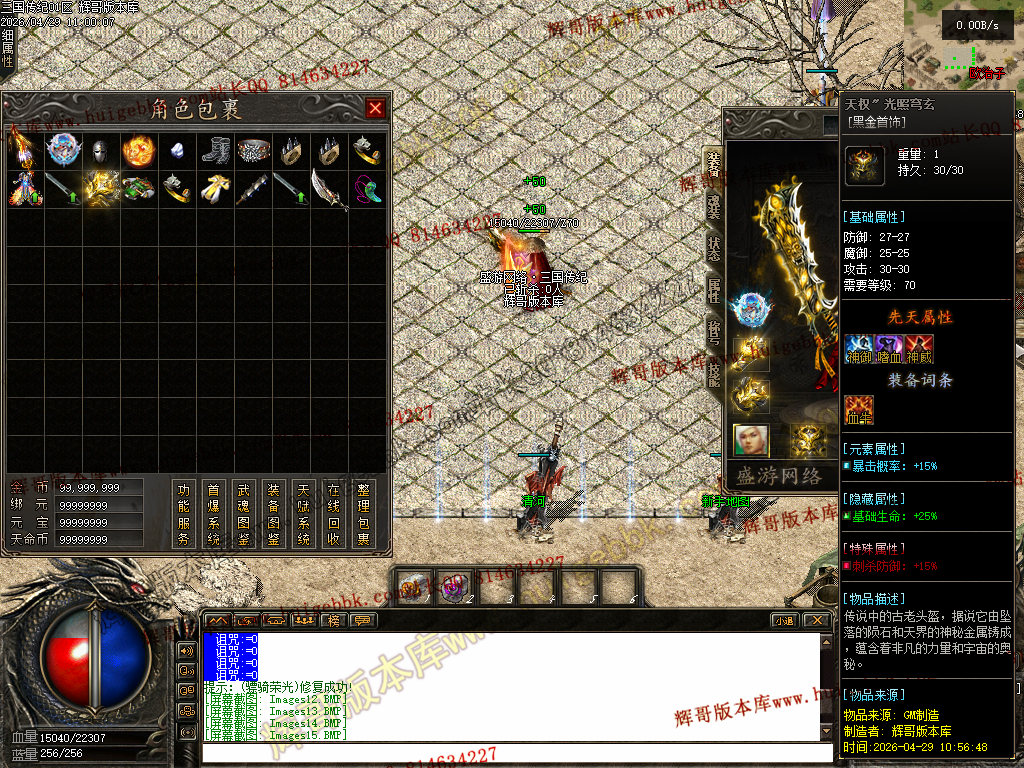The height and width of the screenshot is (768, 1024).
Task: Open the 武魂图鉴 codex
Action: point(243,514)
